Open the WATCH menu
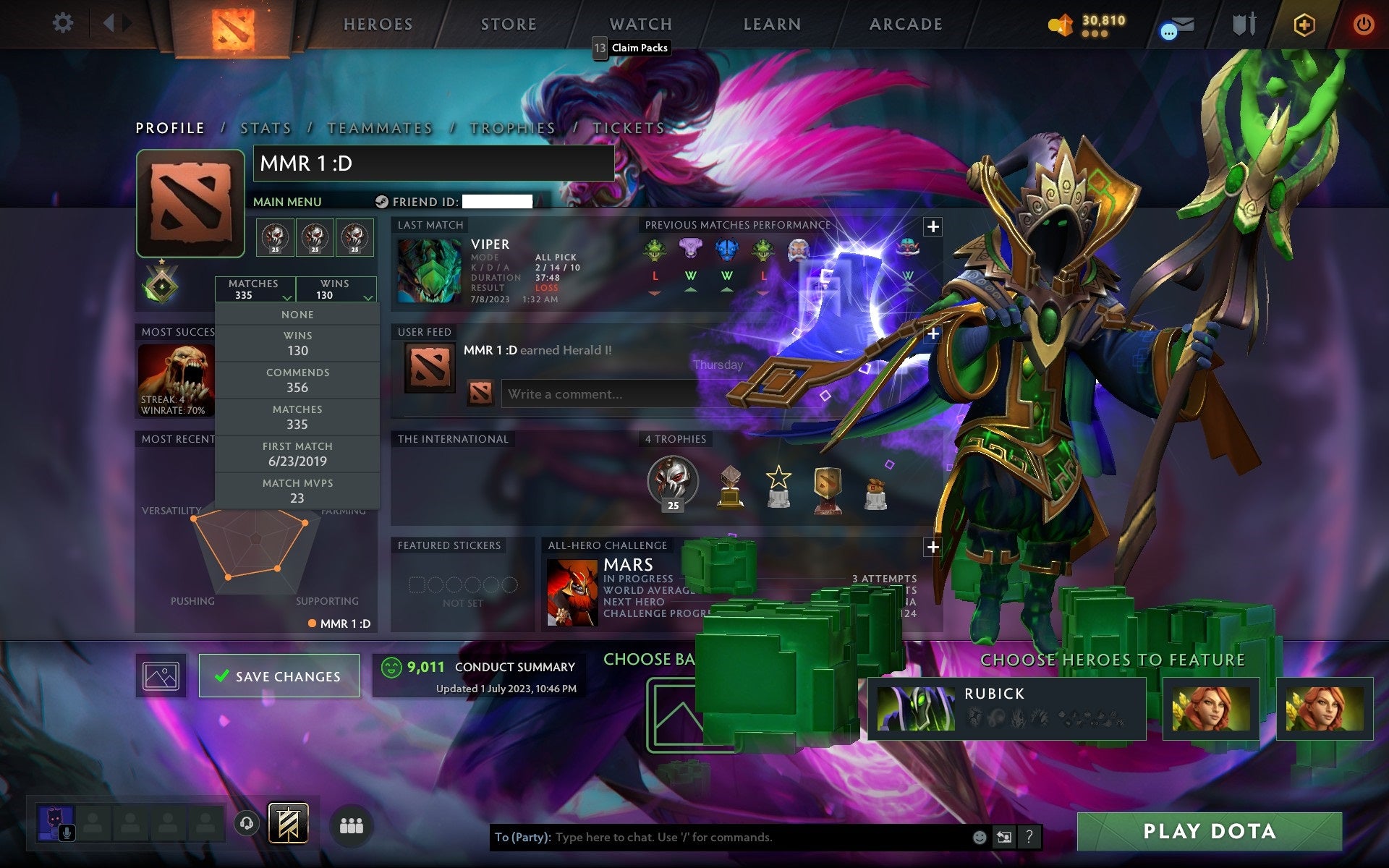This screenshot has height=868, width=1389. (x=640, y=24)
